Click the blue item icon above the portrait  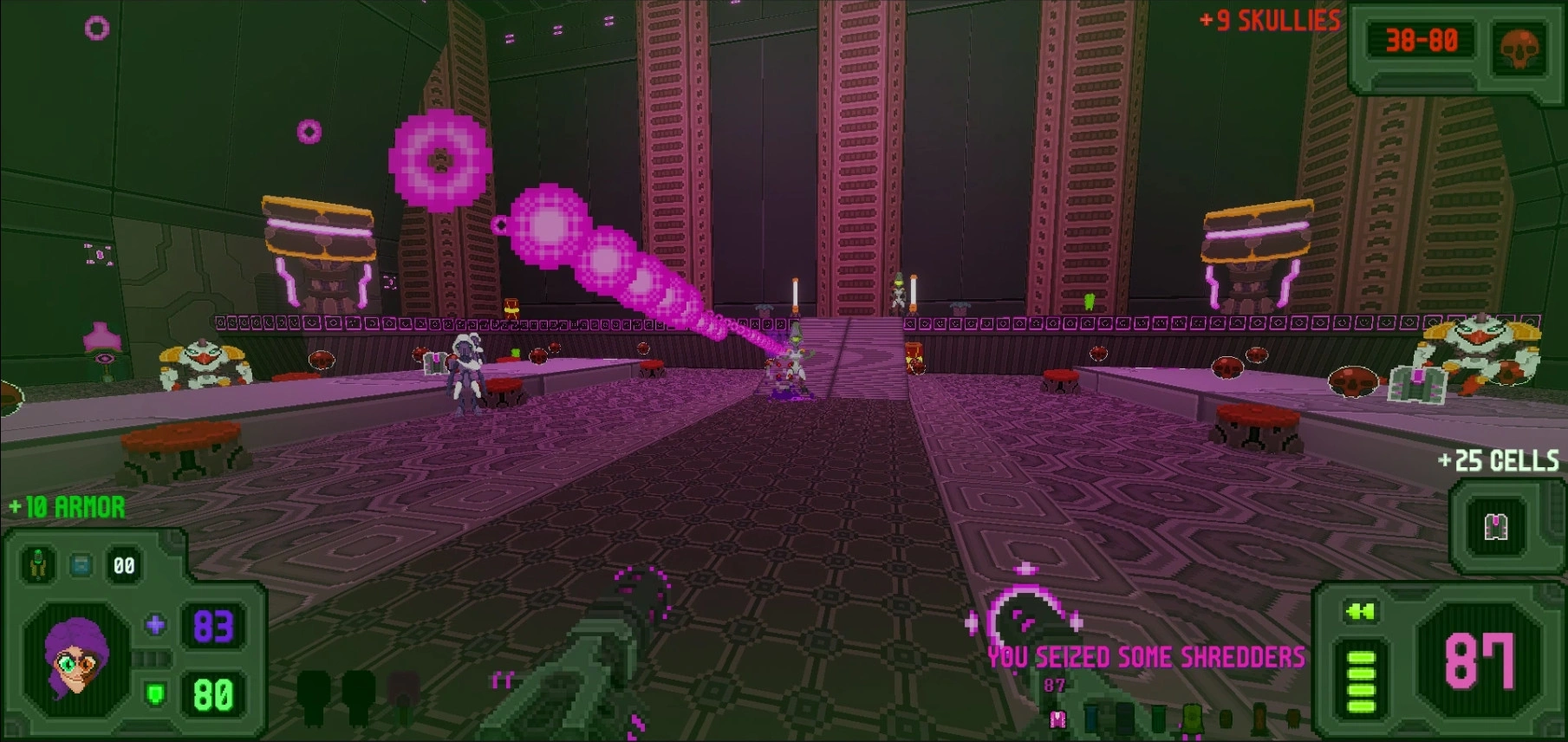click(x=81, y=566)
